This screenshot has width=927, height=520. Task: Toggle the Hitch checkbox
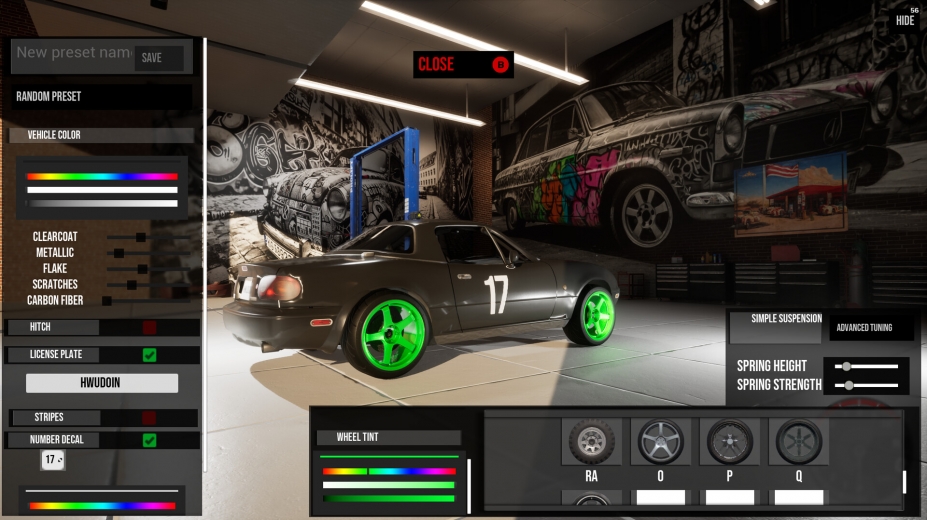[149, 327]
